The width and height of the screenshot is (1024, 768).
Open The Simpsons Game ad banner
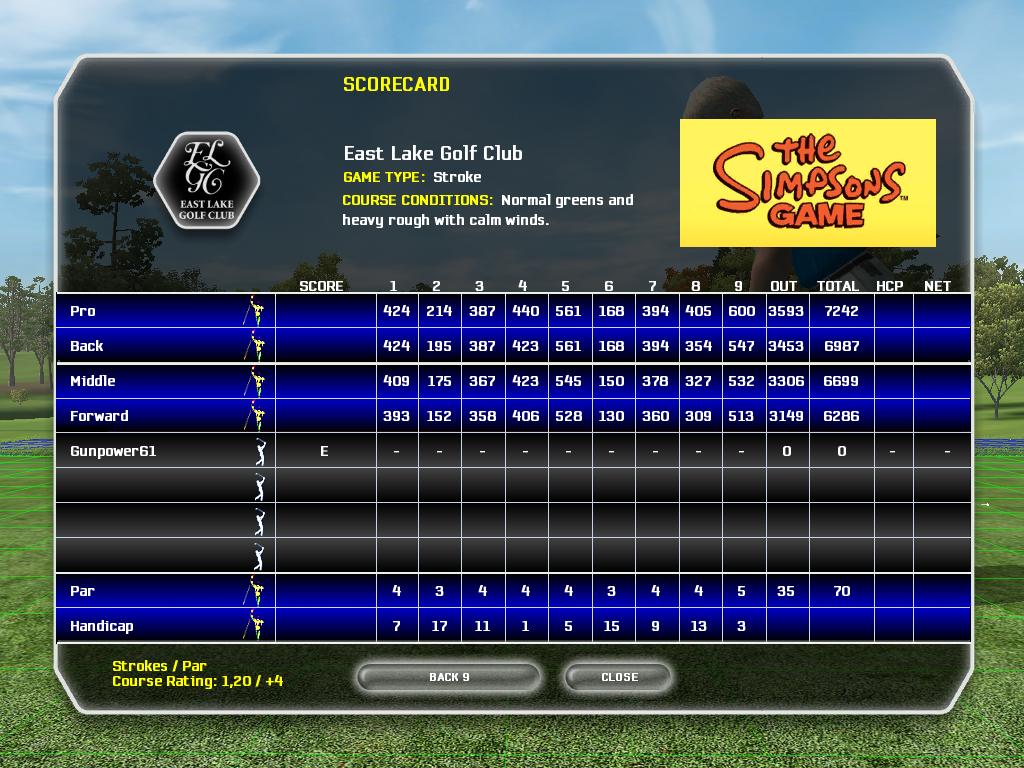807,183
